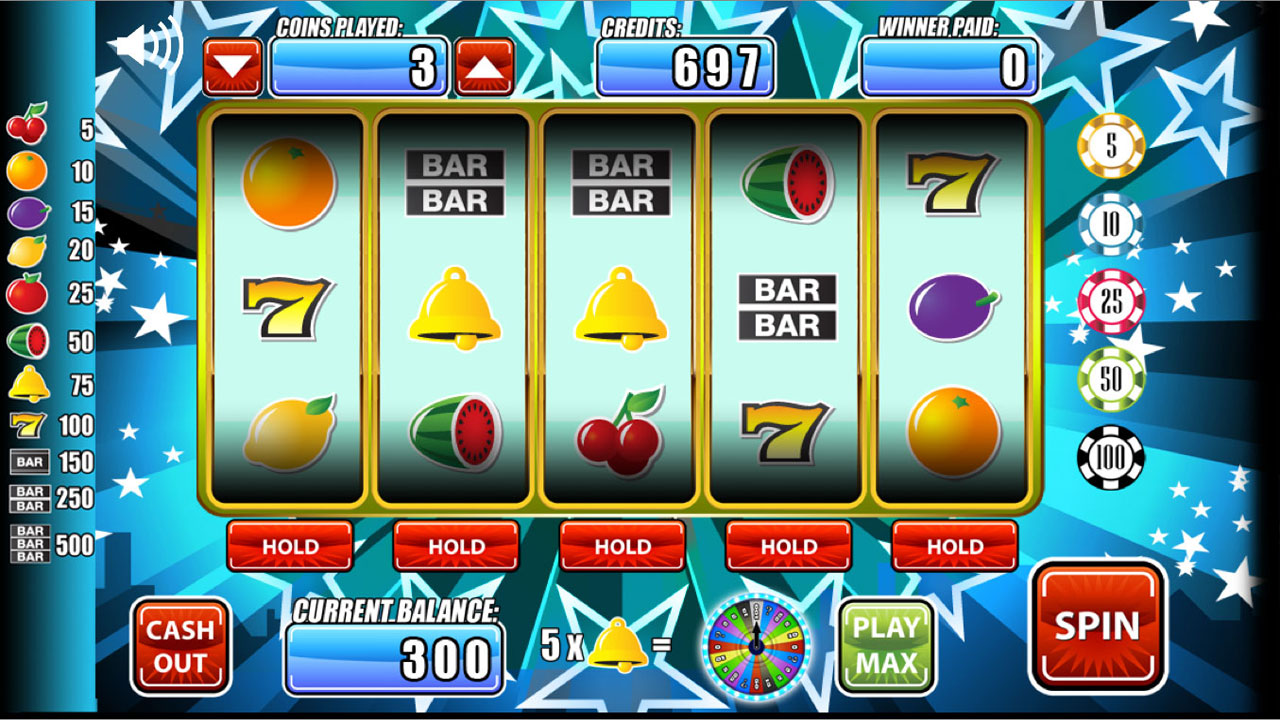The image size is (1280, 720).
Task: Decrease coins played with the down arrow
Action: (235, 64)
